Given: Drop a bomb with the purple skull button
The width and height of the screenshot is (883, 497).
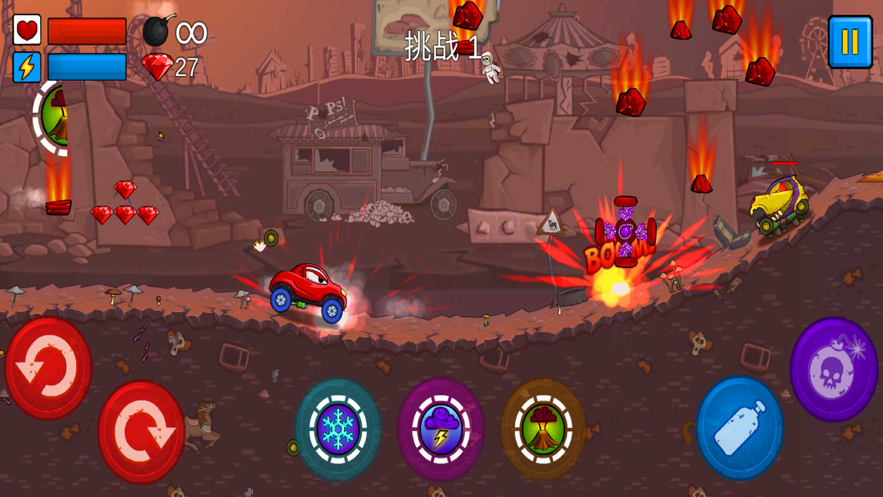Looking at the screenshot, I should 834,369.
